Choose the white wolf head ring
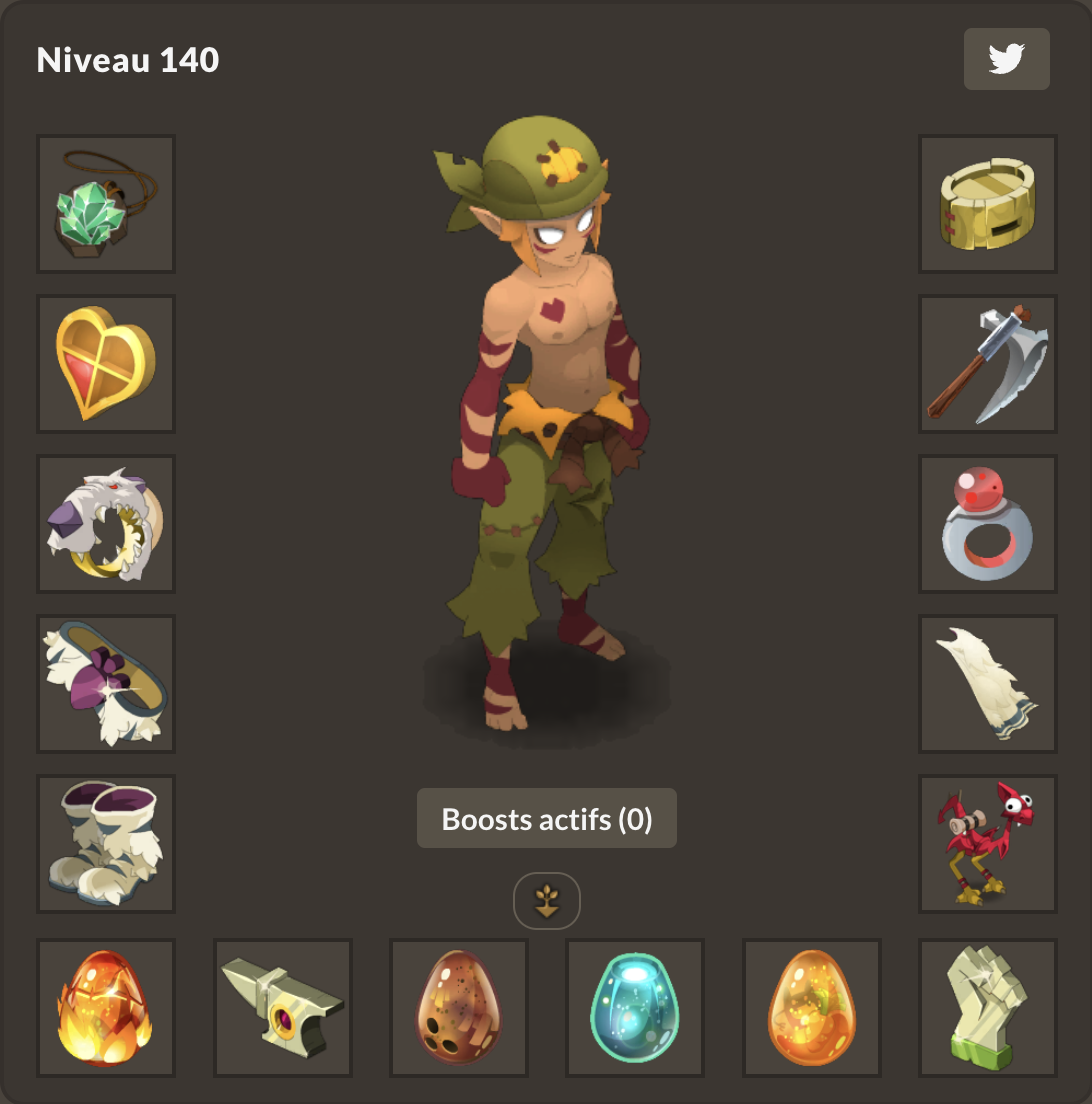Screen dimensions: 1092x1104 tap(106, 524)
